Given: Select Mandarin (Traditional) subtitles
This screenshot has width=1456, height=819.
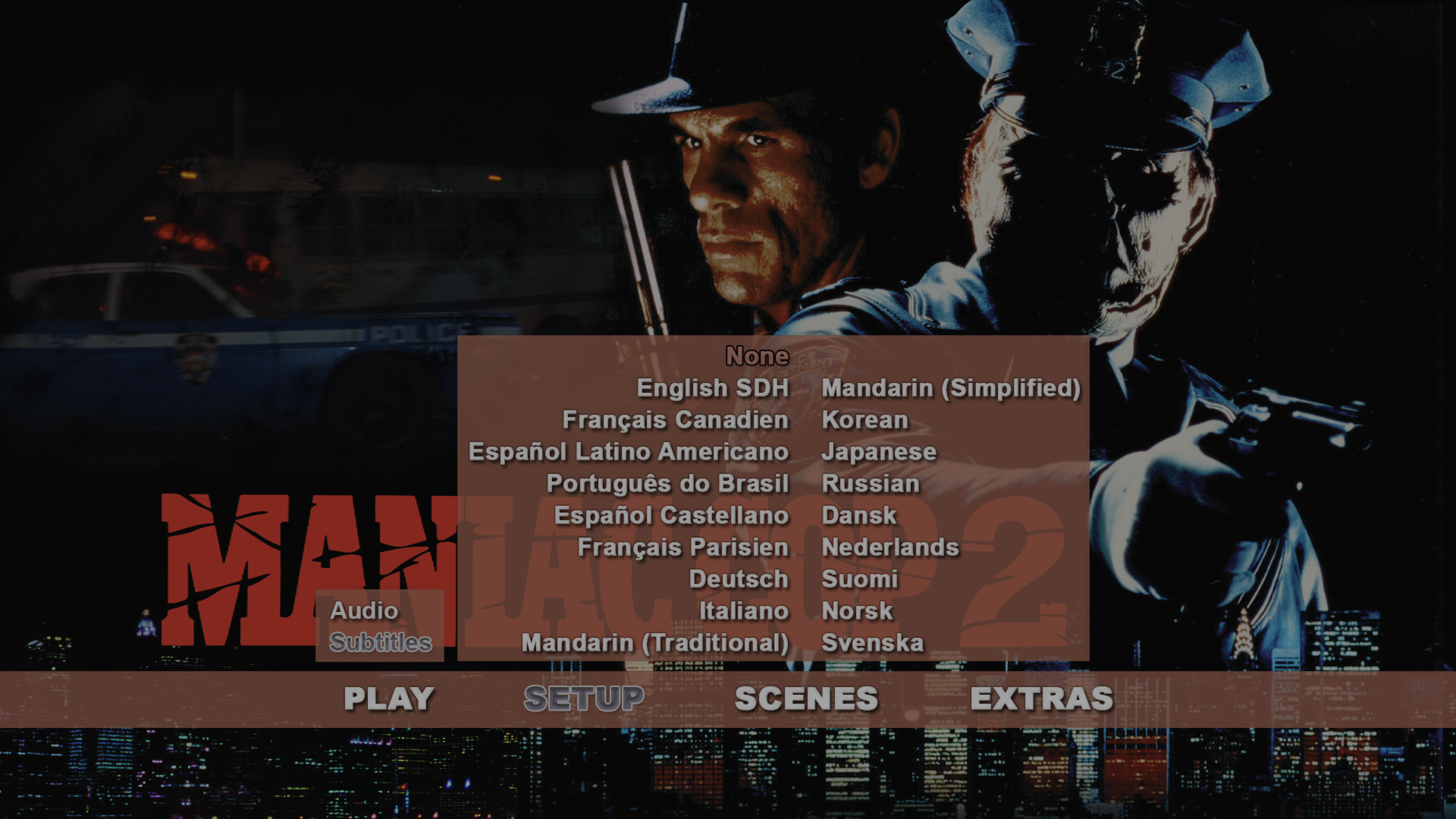Looking at the screenshot, I should [x=655, y=643].
